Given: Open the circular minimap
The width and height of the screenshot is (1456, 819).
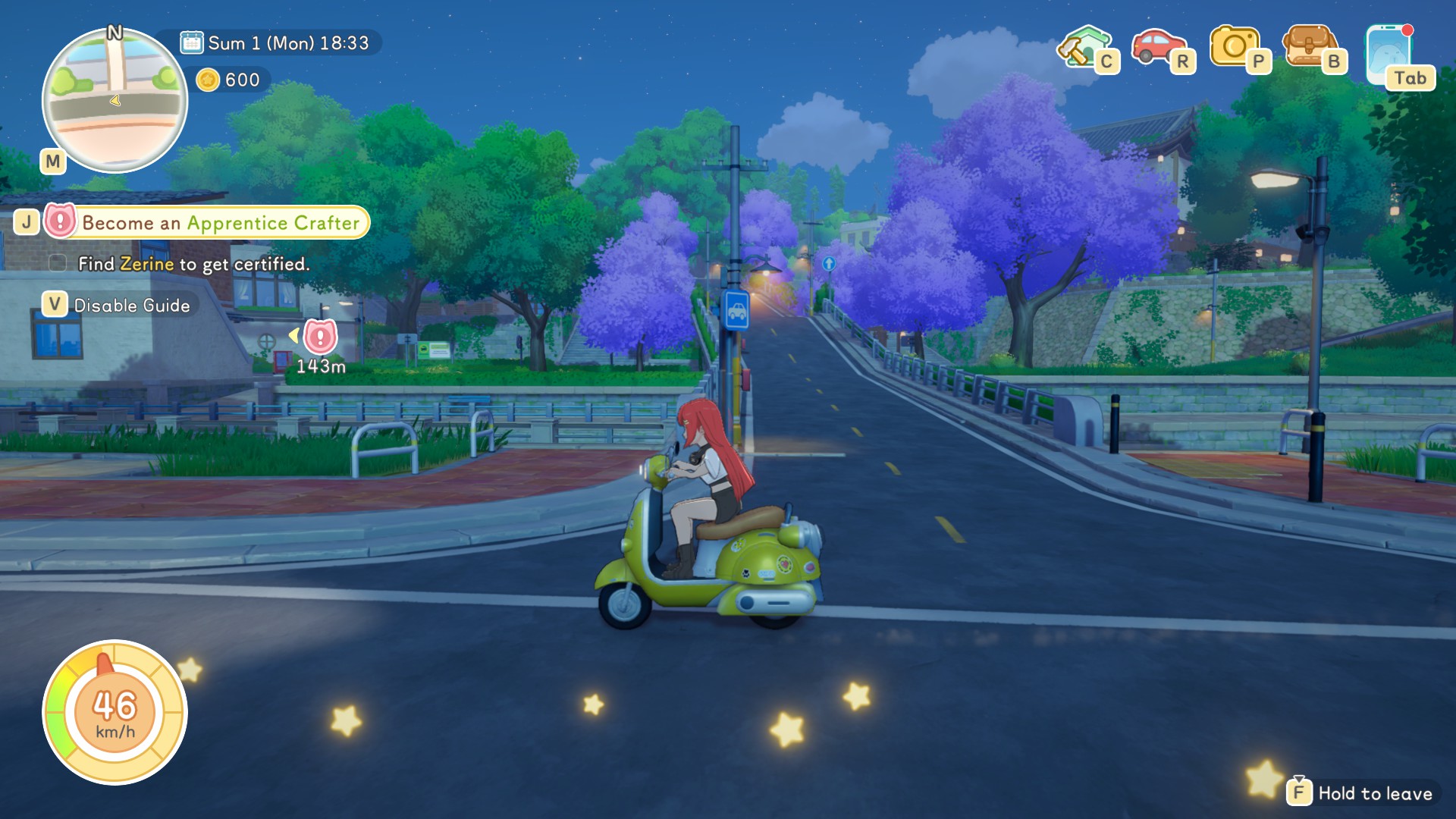Looking at the screenshot, I should pos(115,100).
